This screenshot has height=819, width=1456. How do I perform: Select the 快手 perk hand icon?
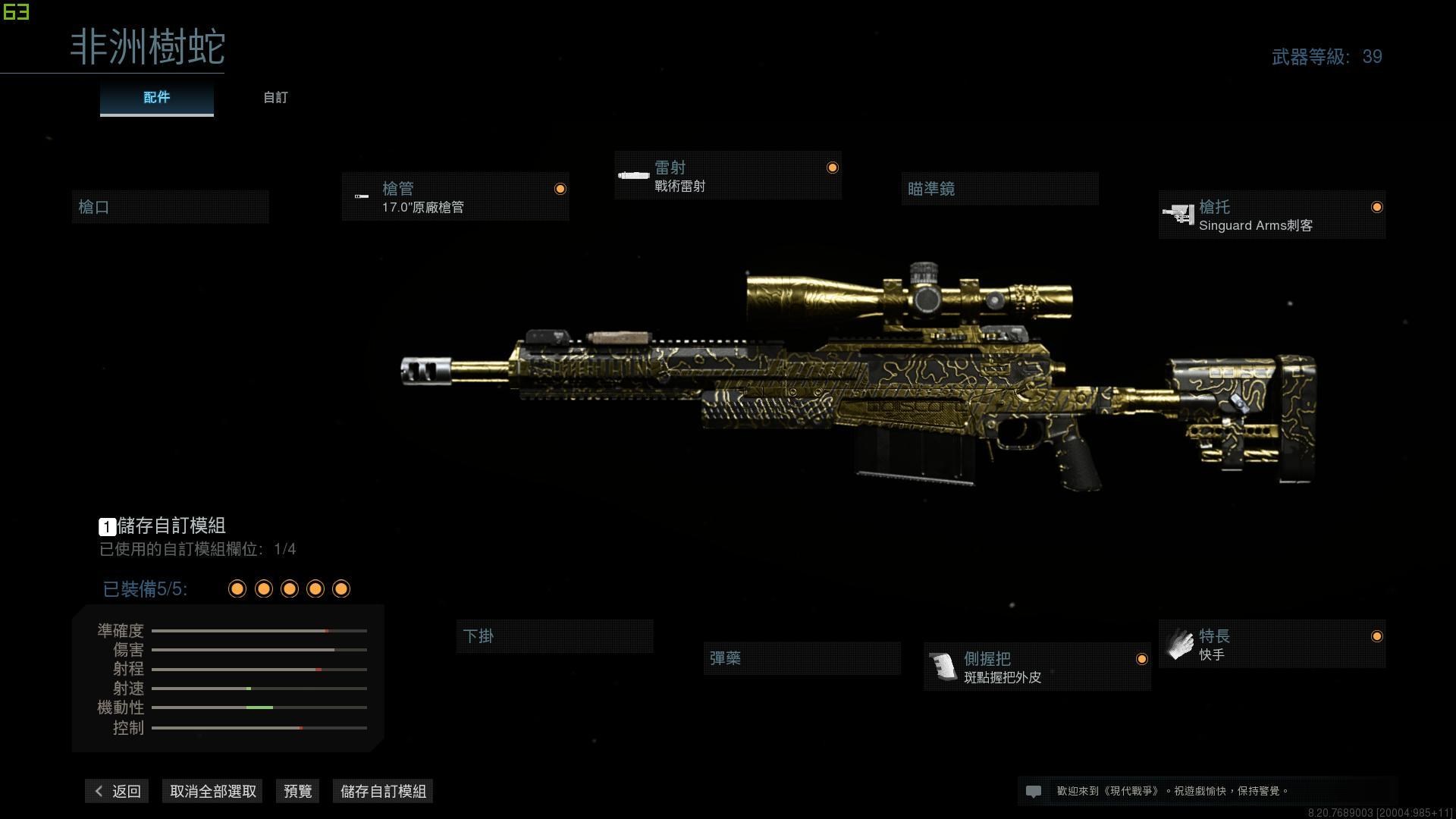click(1181, 644)
